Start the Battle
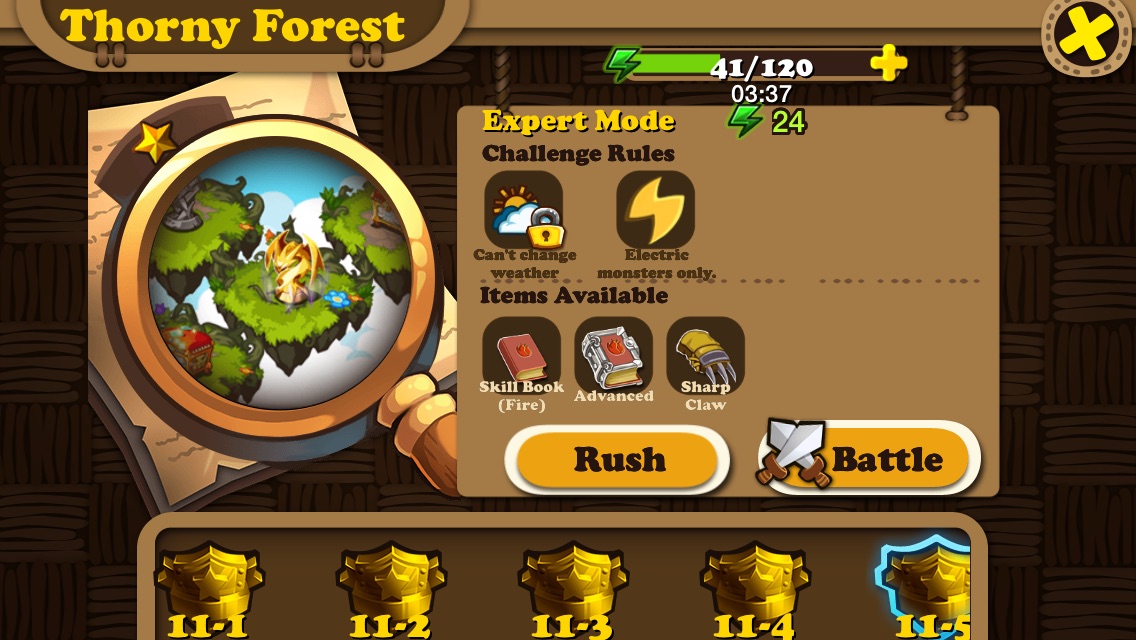This screenshot has height=640, width=1136. (870, 459)
